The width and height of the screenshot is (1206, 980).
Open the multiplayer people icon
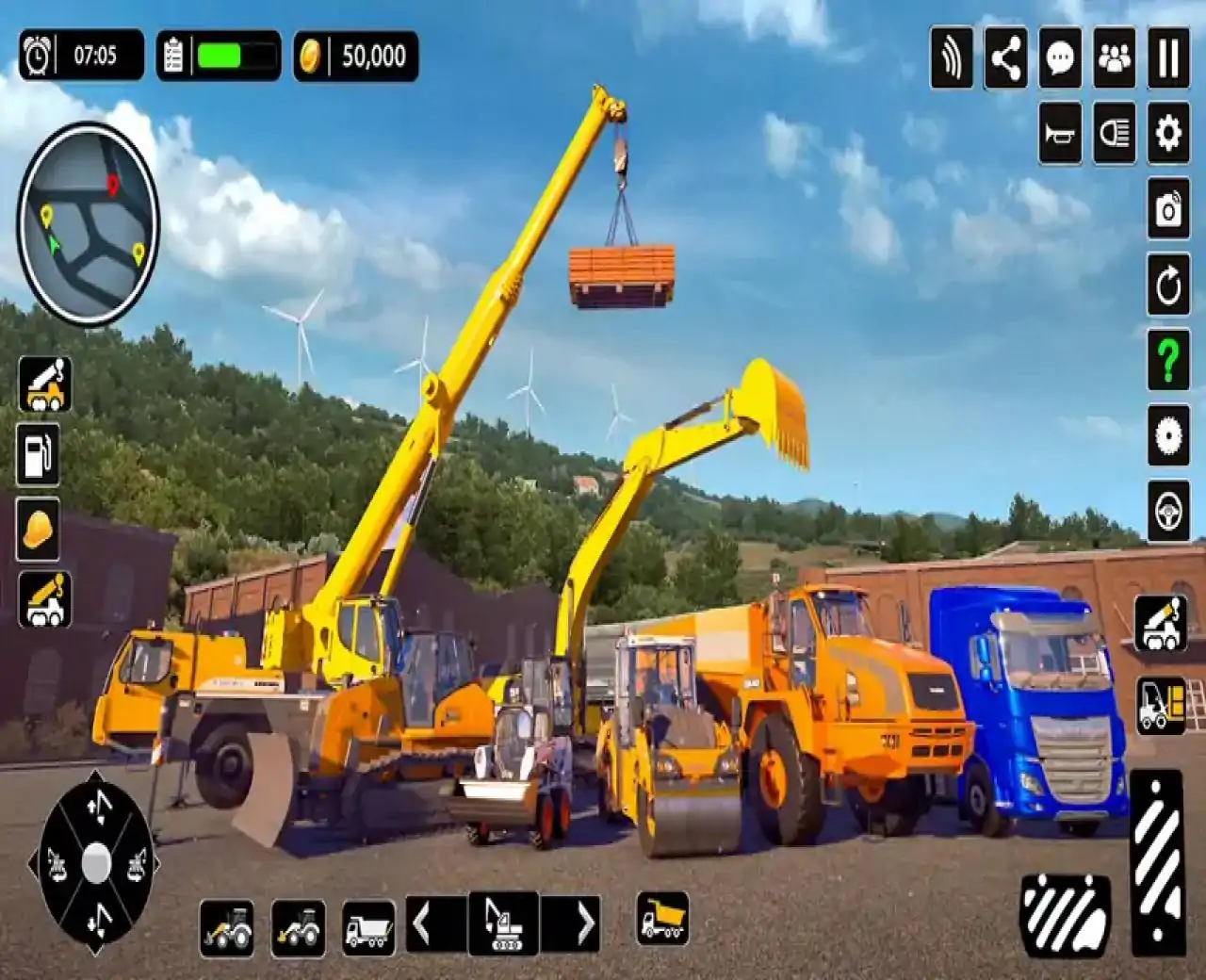point(1115,58)
